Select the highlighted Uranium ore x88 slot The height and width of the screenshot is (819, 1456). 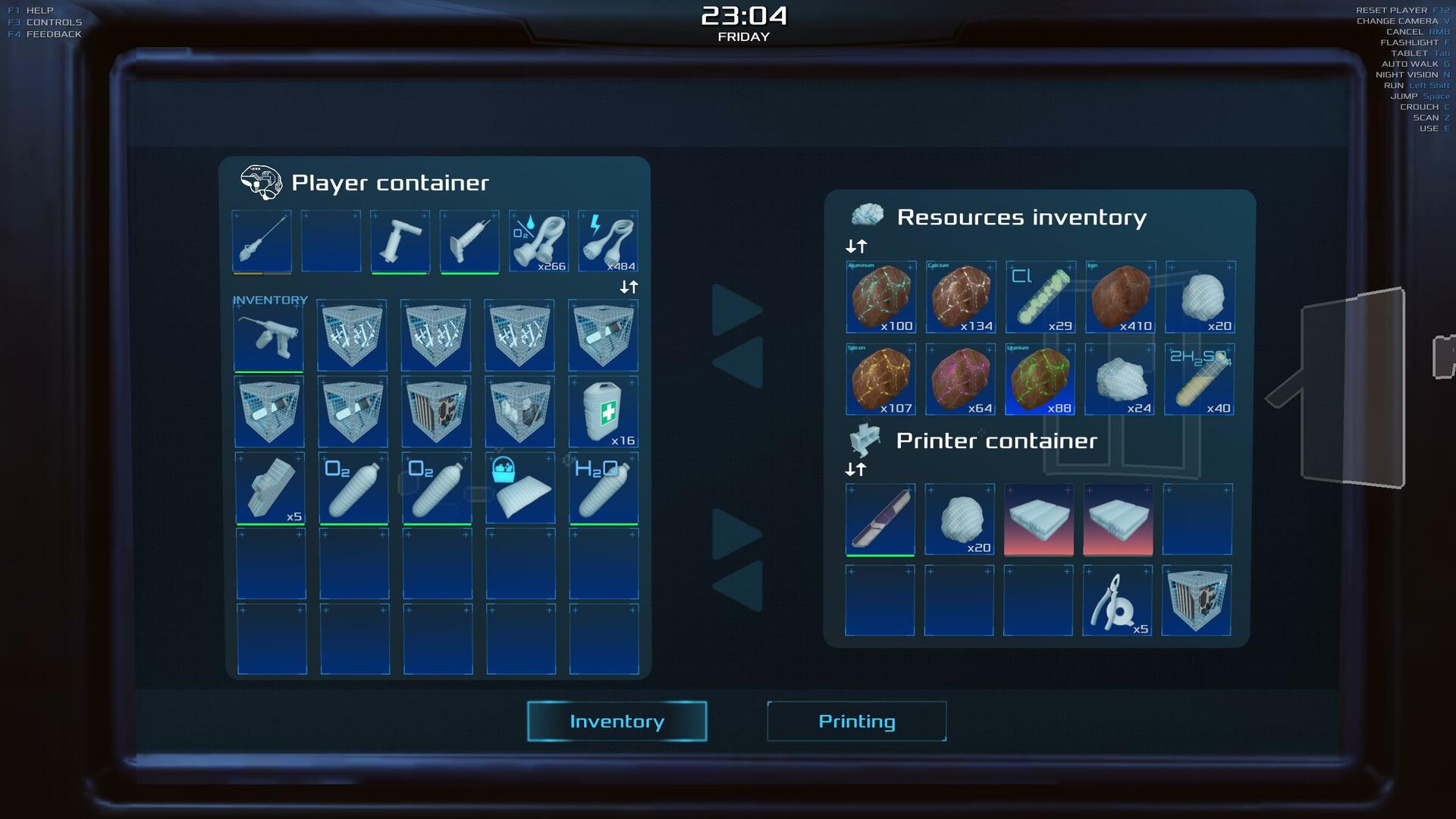(1040, 379)
